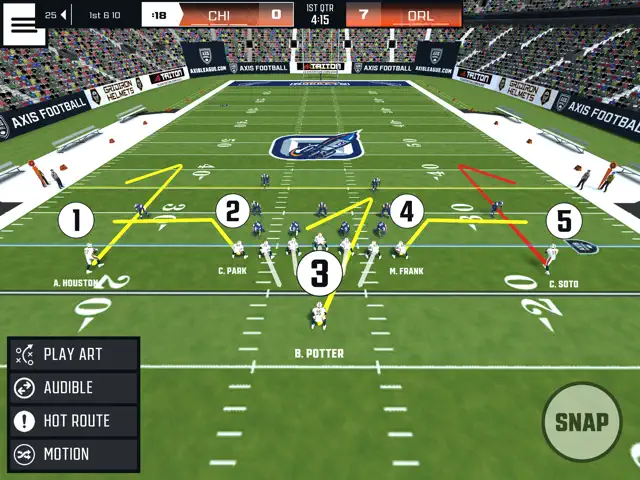Send a player in Motion

pos(74,454)
